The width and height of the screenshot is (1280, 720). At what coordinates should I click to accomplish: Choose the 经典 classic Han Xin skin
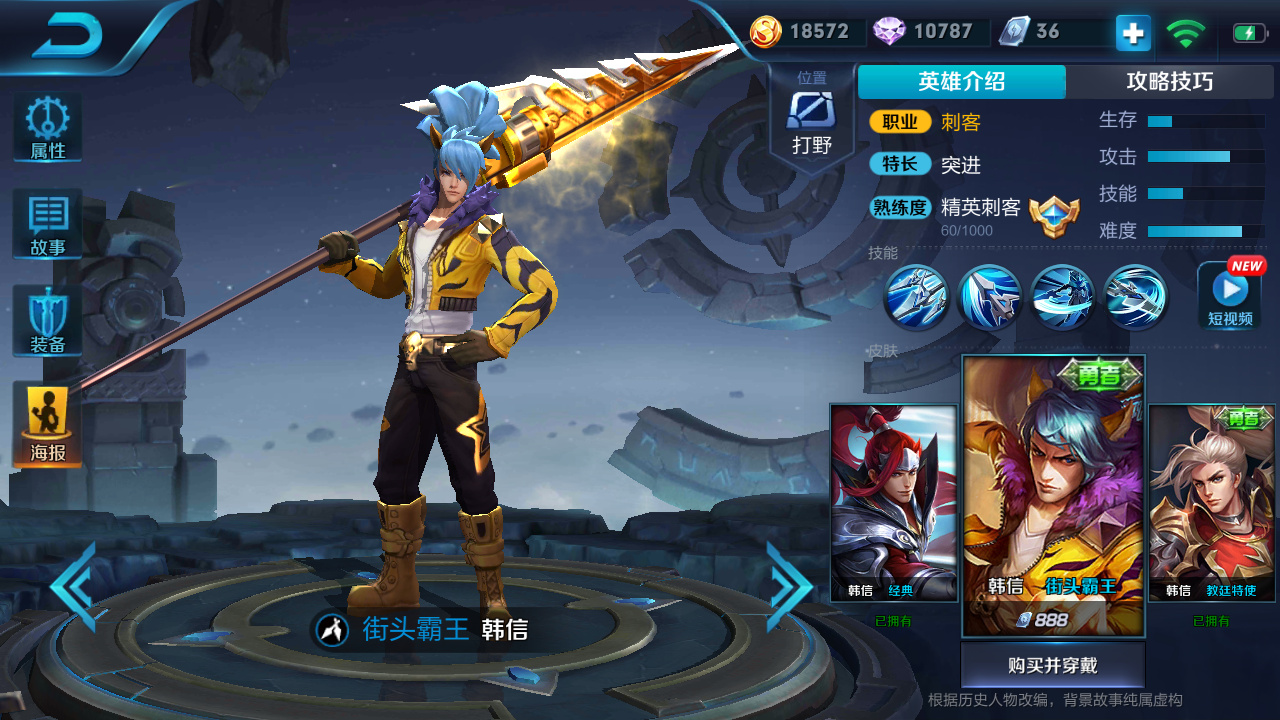coord(893,502)
